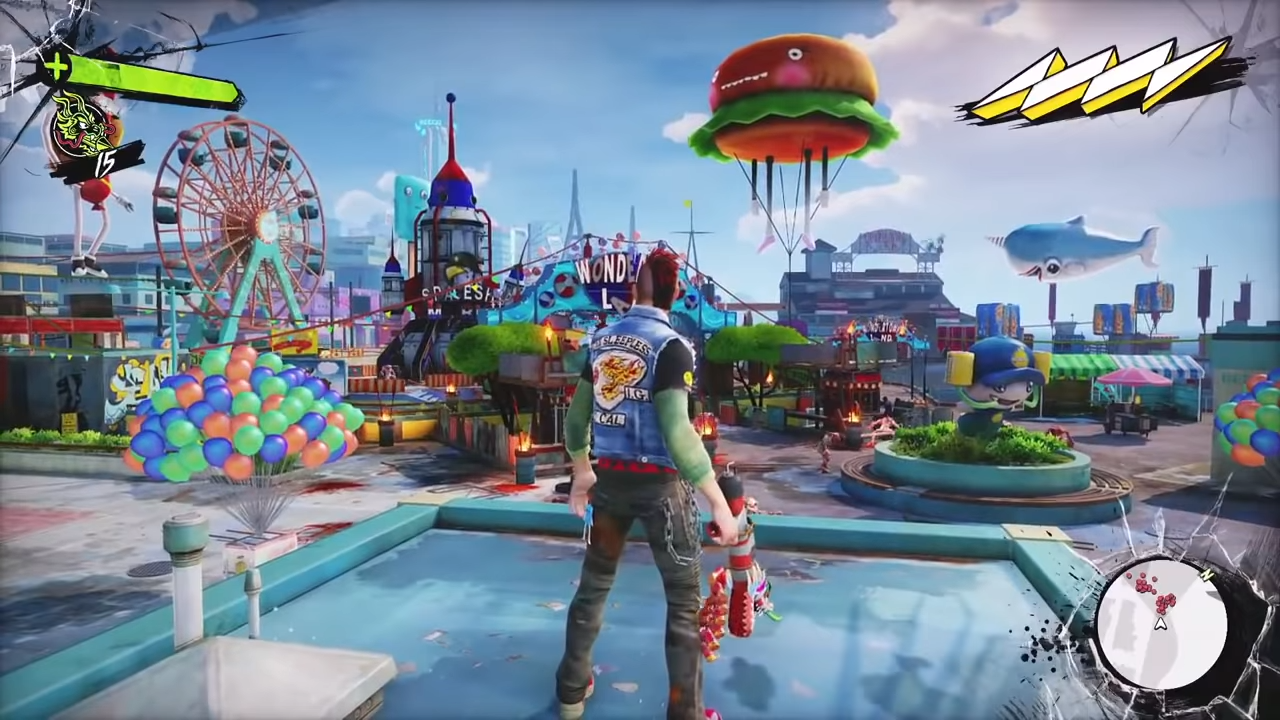Screen dimensions: 1280x720
Task: Select the dragon badge emblem
Action: coord(80,130)
